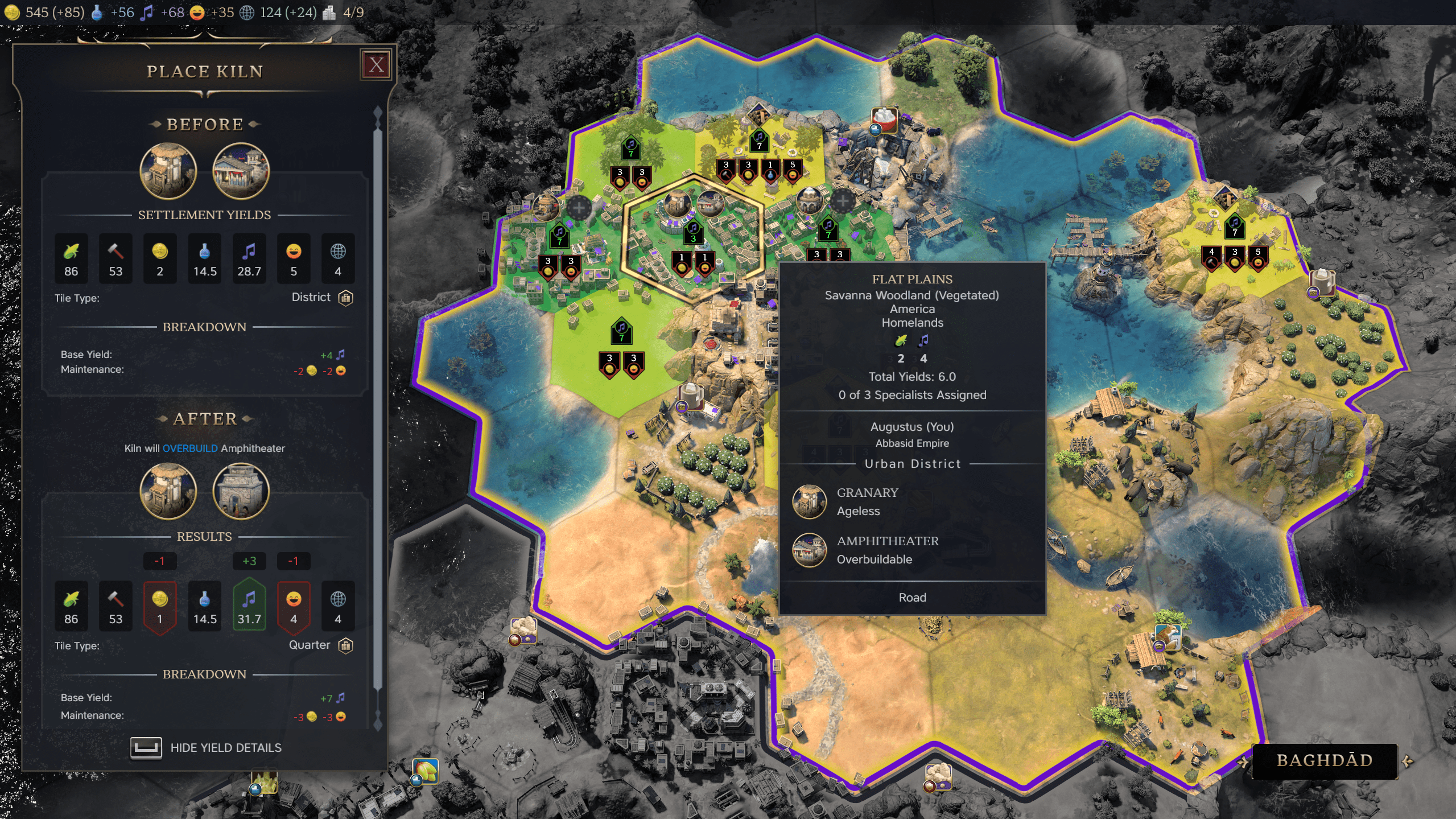Select the gold-outlined Granary district tile
1456x819 pixels.
[692, 239]
